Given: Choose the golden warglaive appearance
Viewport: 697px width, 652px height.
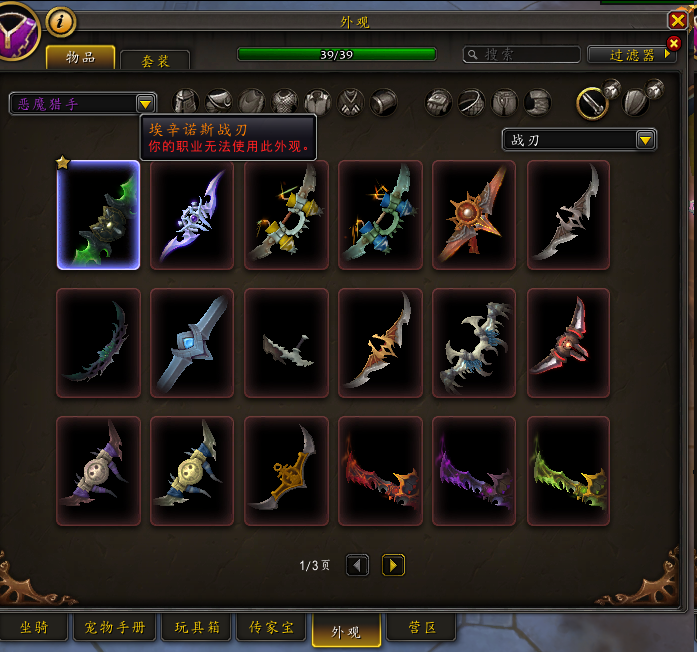Looking at the screenshot, I should (286, 471).
